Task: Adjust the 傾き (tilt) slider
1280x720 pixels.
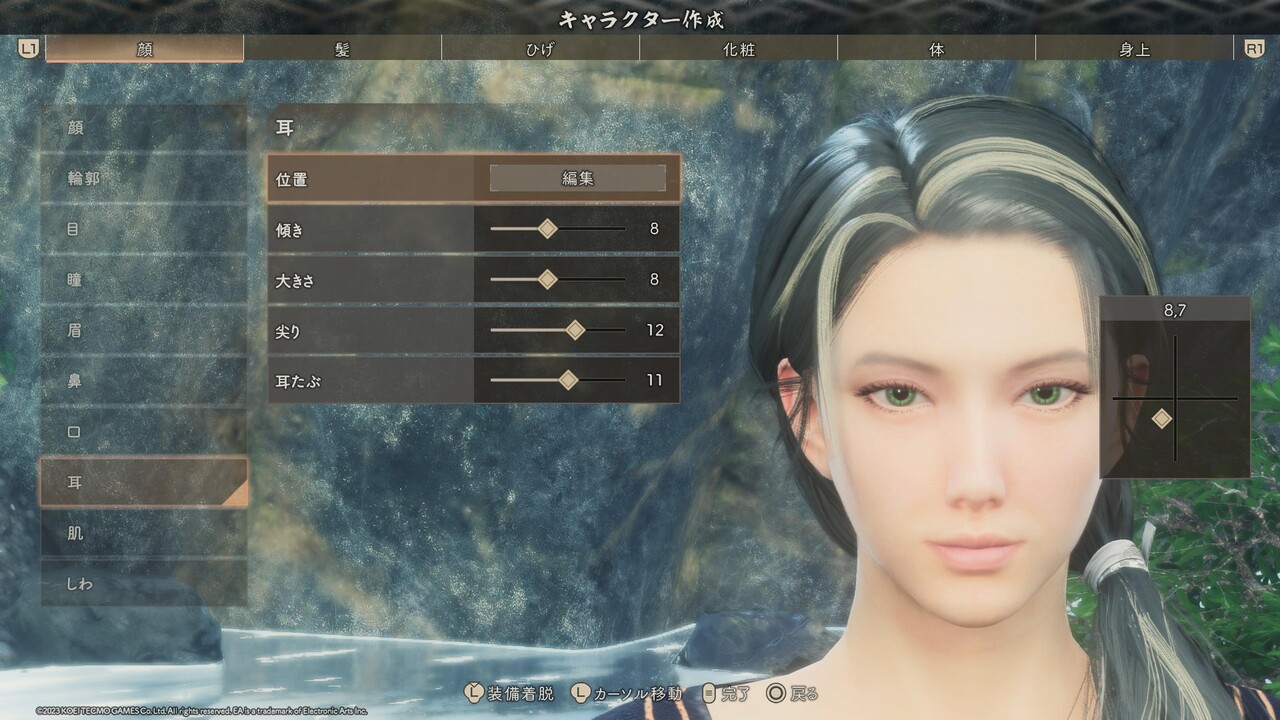Action: 547,229
